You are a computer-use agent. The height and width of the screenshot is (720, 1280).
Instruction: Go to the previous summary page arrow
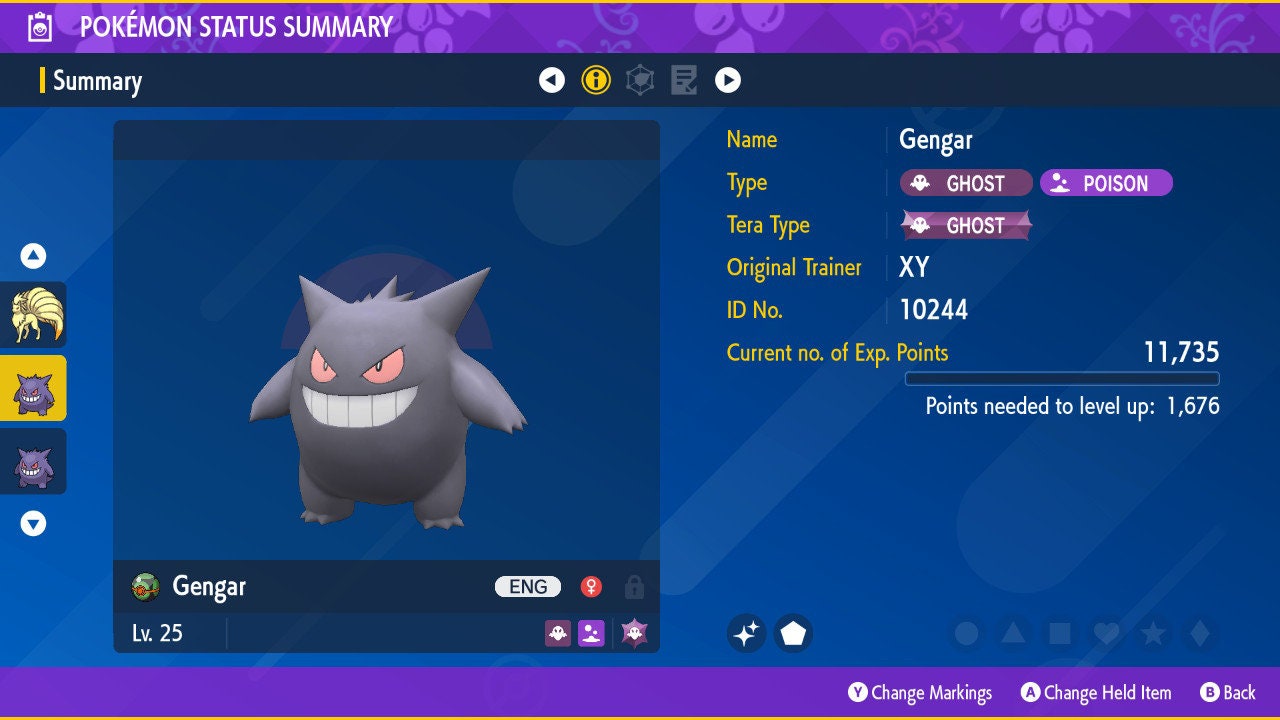click(552, 80)
